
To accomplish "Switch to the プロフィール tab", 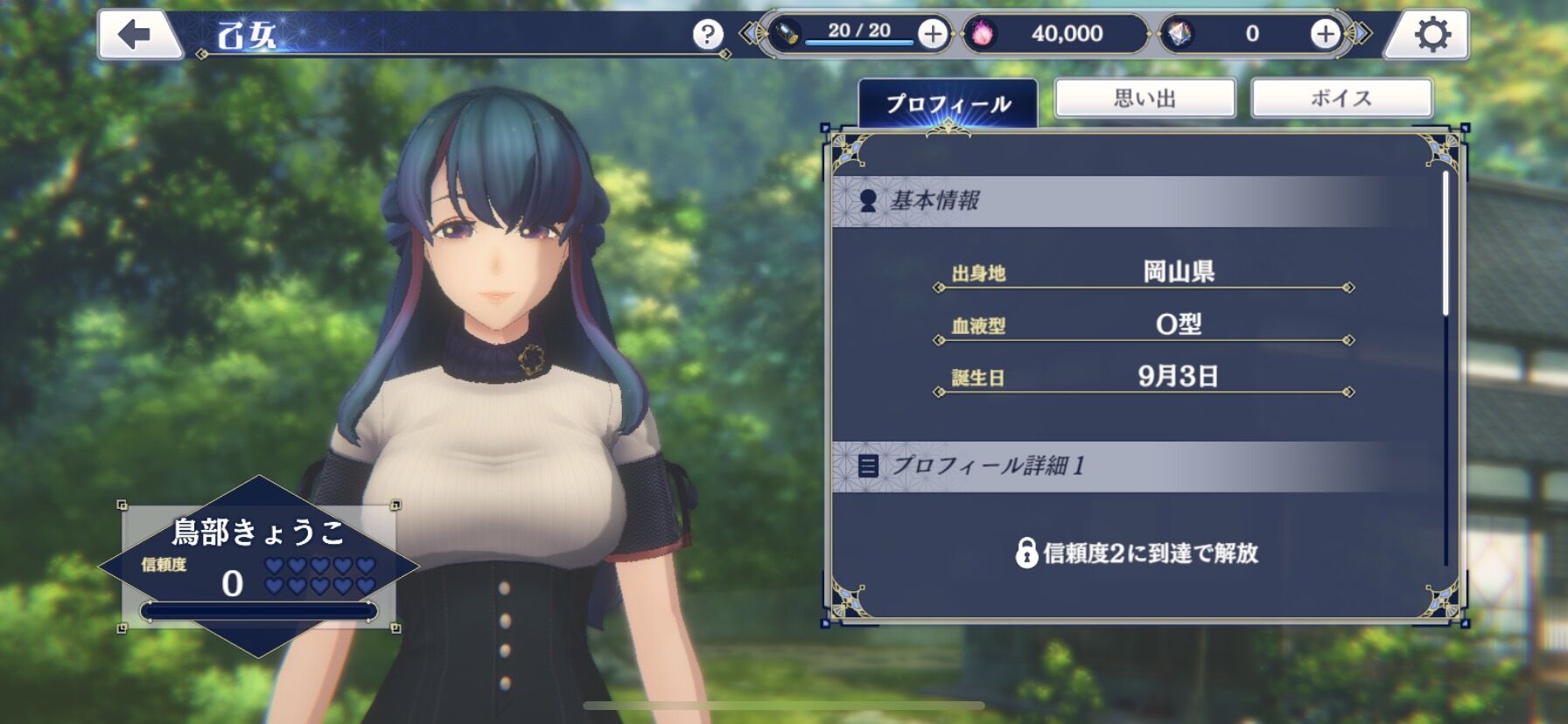I will 948,104.
